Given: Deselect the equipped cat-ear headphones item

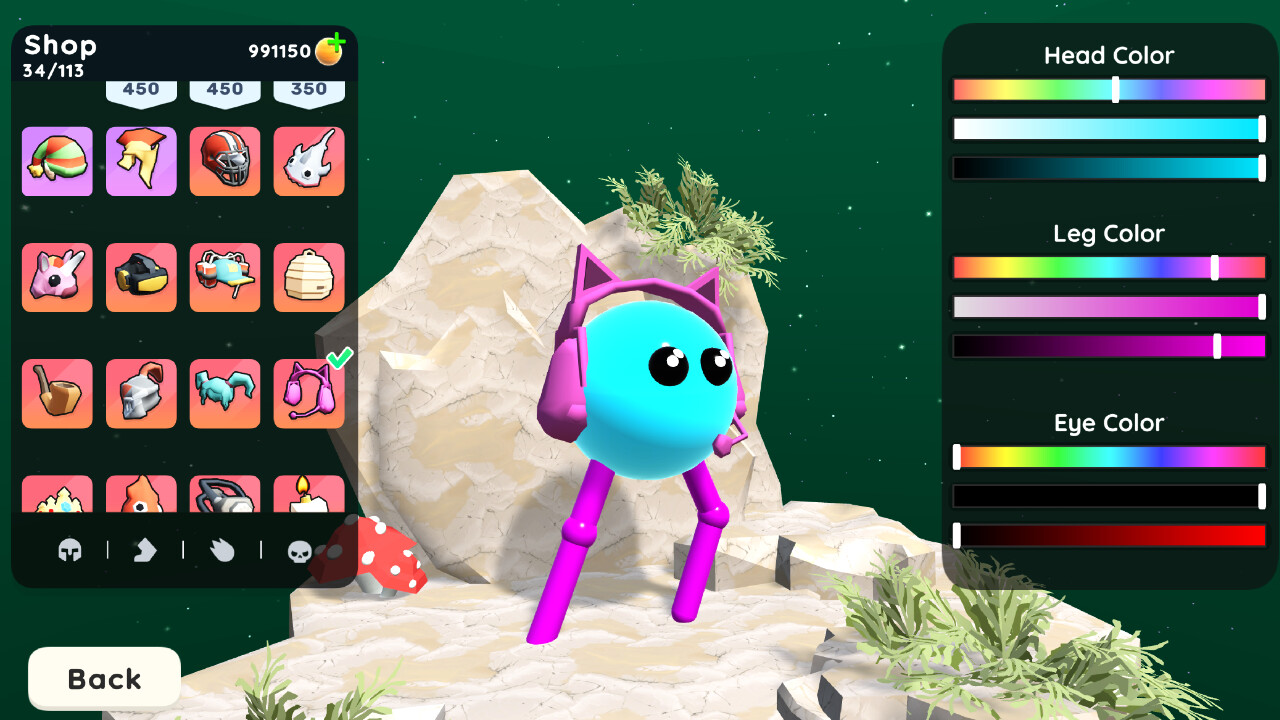Looking at the screenshot, I should pos(309,393).
